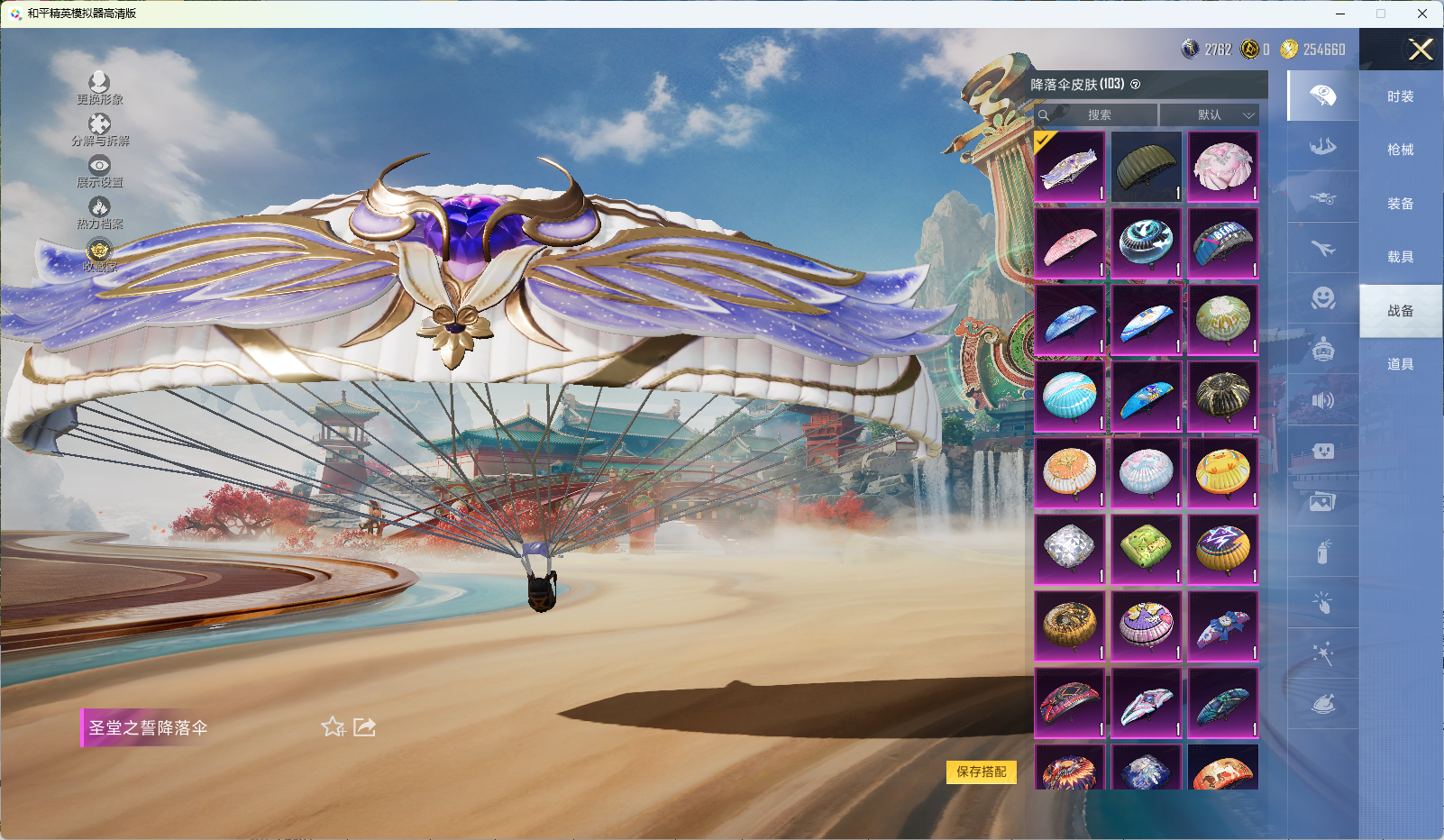
Task: Pick the silver diamond parachute skin
Action: (1069, 549)
